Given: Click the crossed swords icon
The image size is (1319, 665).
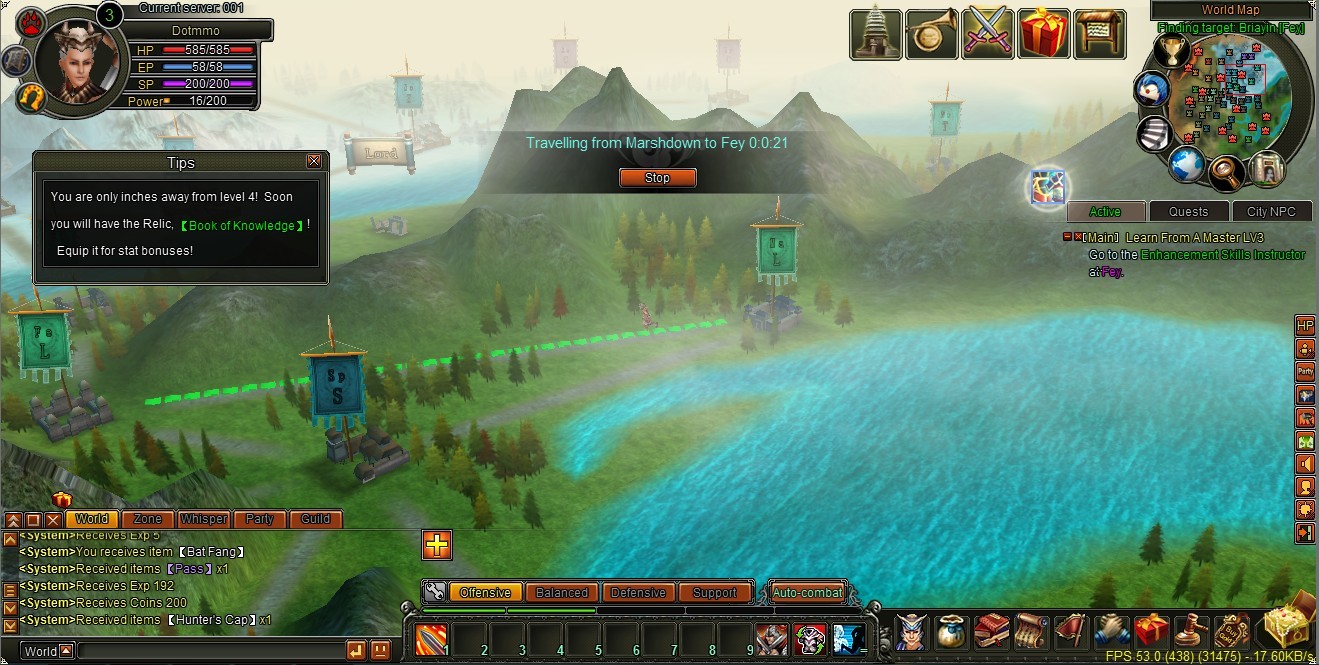Looking at the screenshot, I should (988, 34).
